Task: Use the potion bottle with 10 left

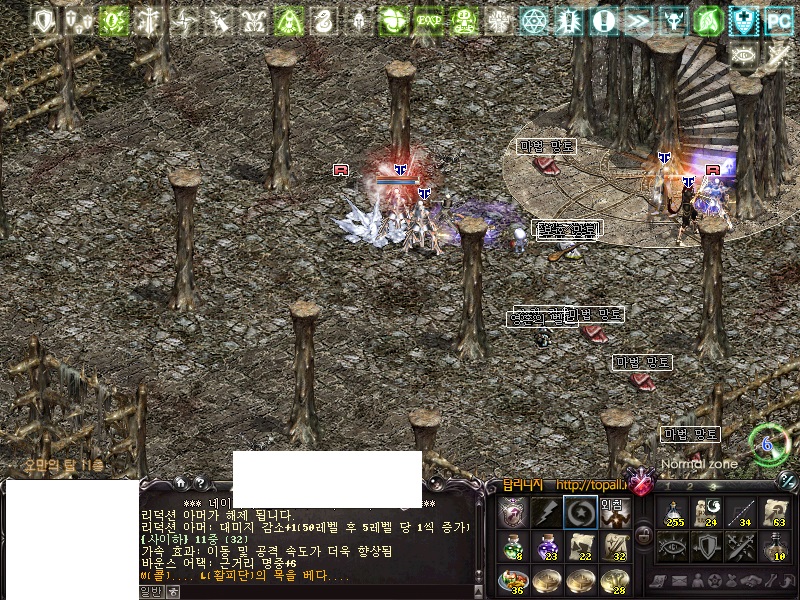Action: tap(773, 546)
